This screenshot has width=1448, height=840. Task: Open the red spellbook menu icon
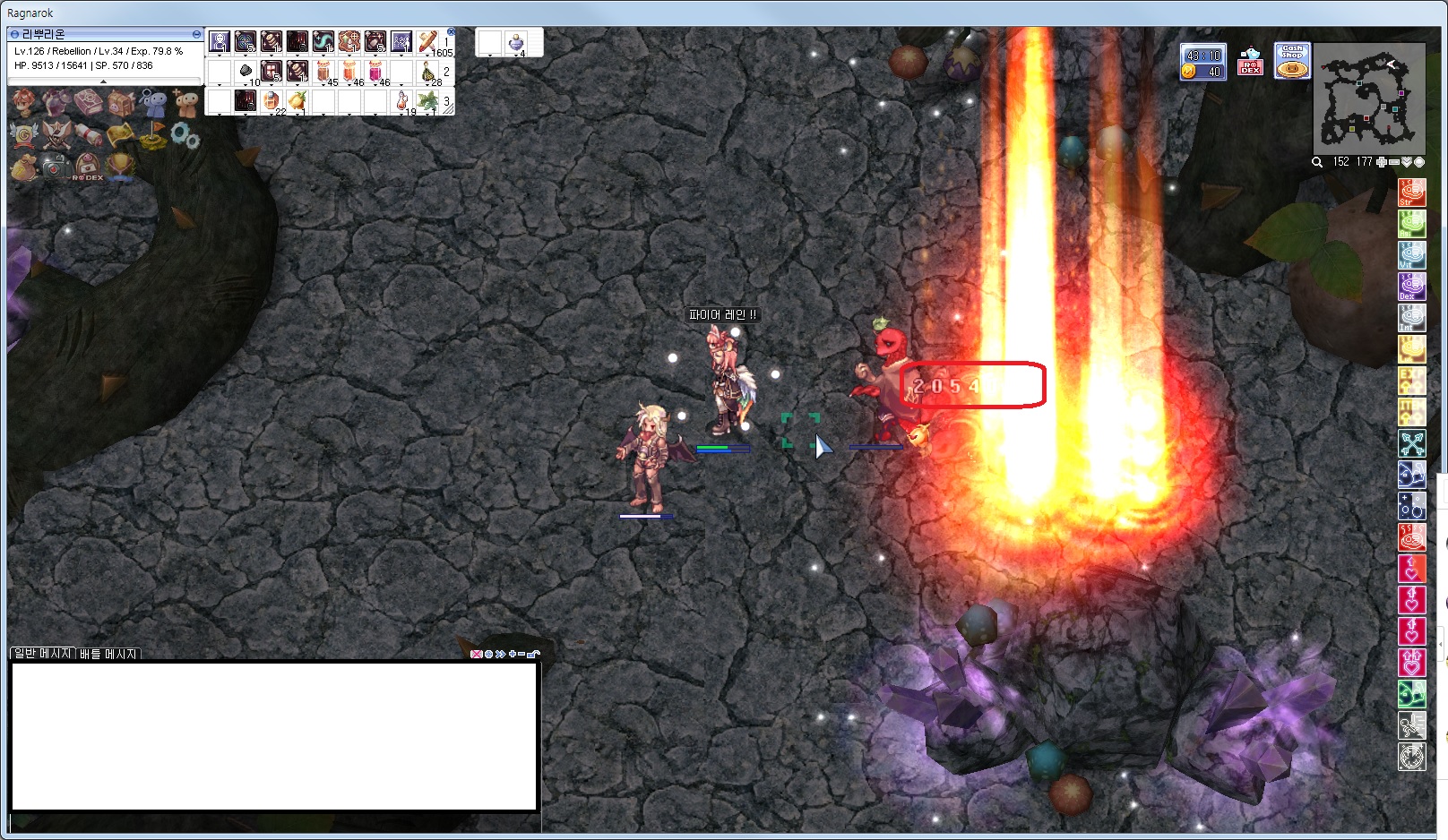point(88,103)
